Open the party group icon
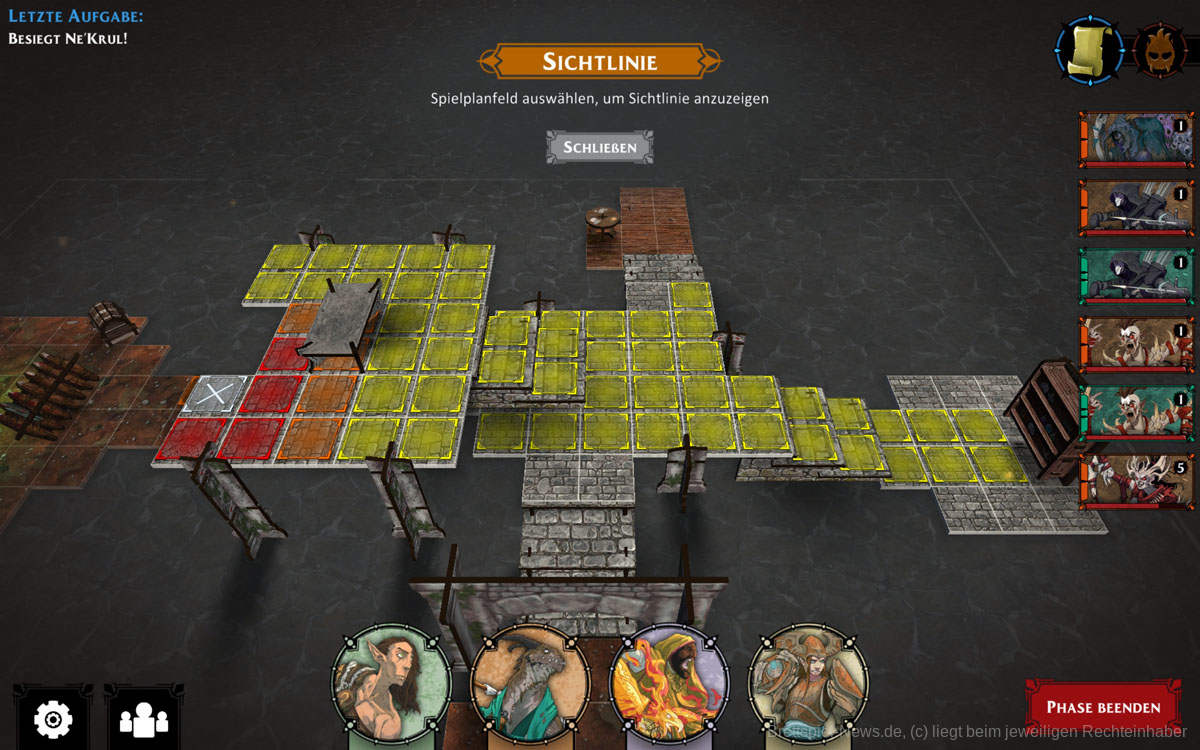1200x750 pixels. click(x=143, y=718)
